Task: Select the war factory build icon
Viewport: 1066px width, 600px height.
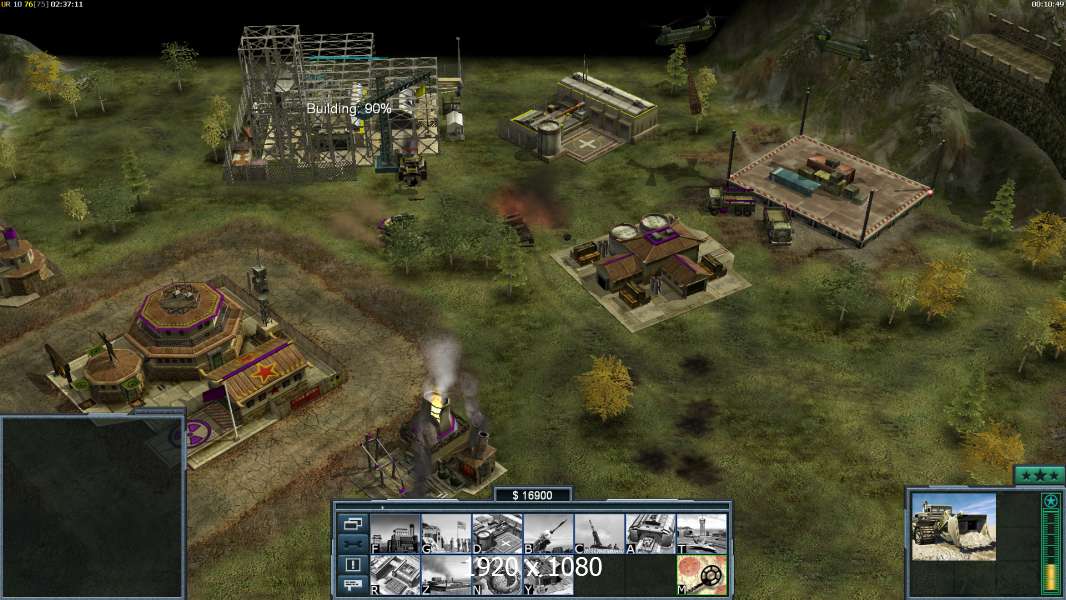Action: tap(650, 533)
